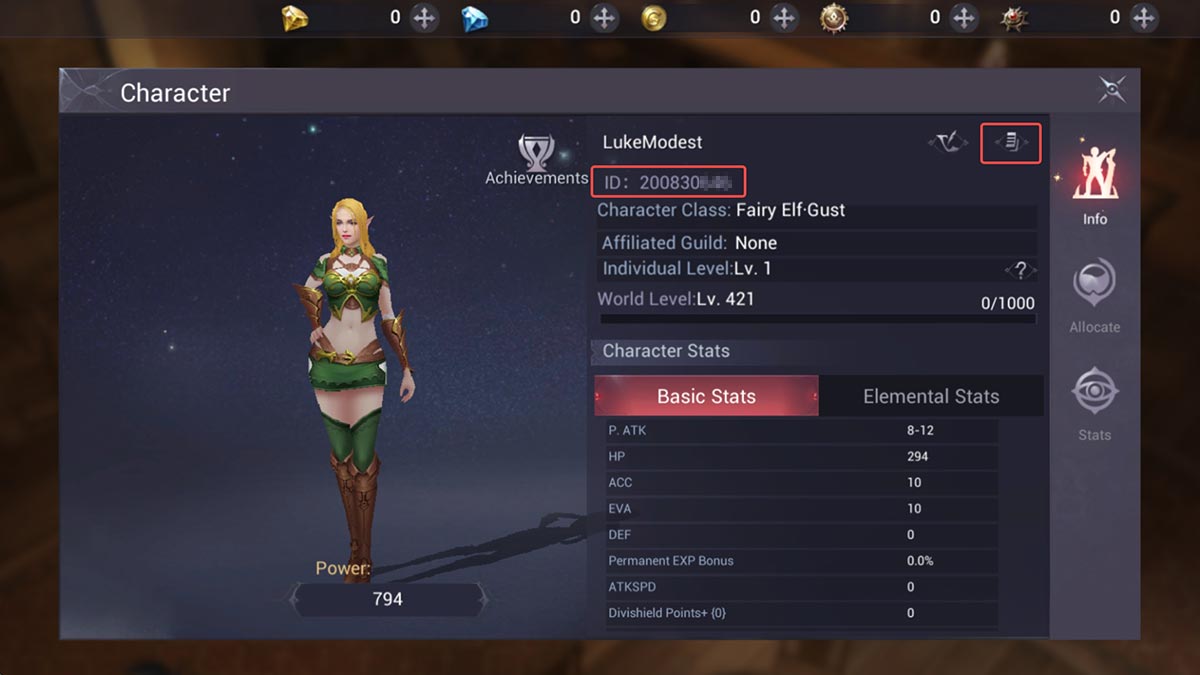Image resolution: width=1200 pixels, height=675 pixels.
Task: Add bronze medal currency with plus button
Action: [964, 17]
